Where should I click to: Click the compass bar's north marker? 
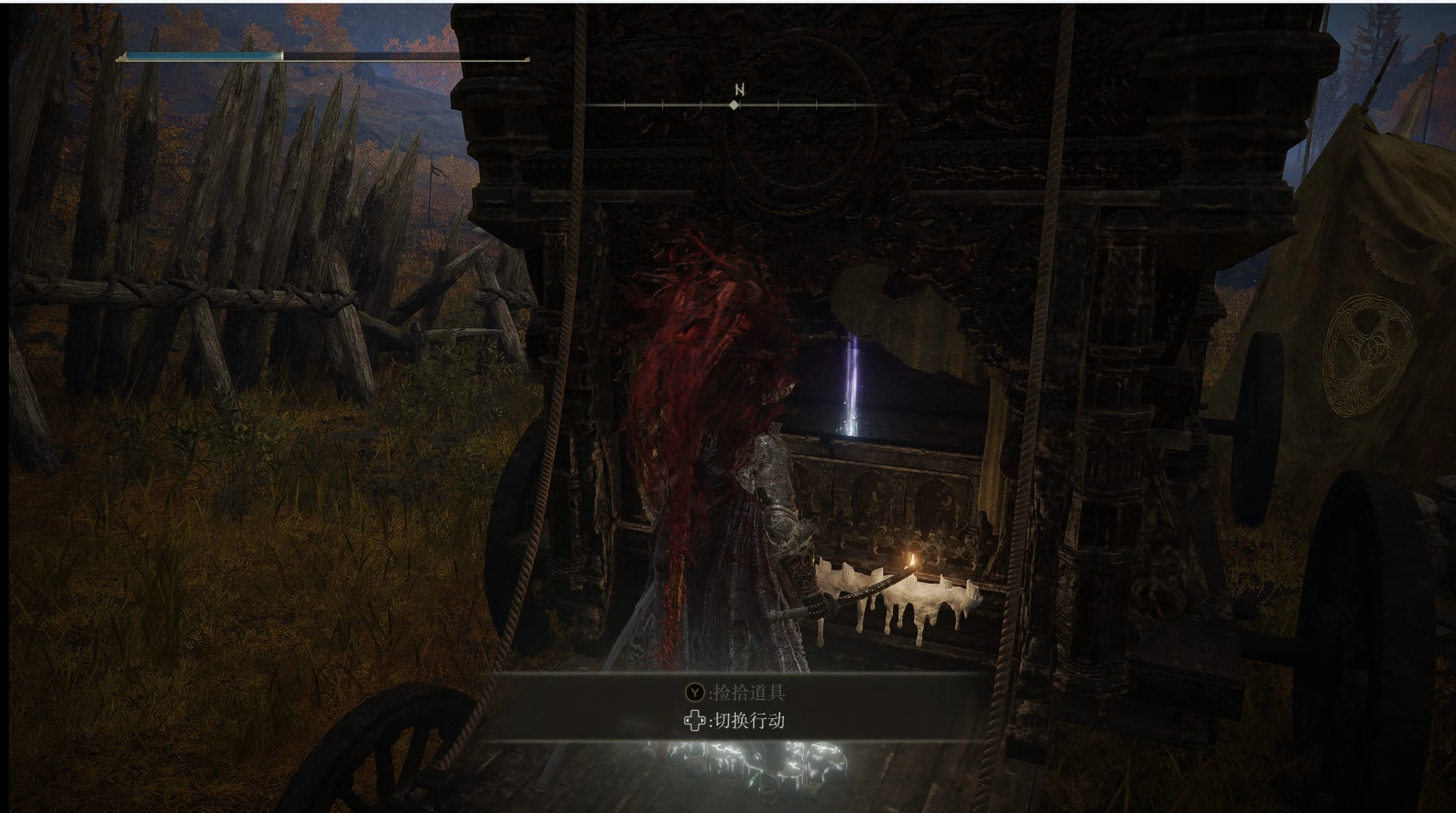pyautogui.click(x=738, y=91)
